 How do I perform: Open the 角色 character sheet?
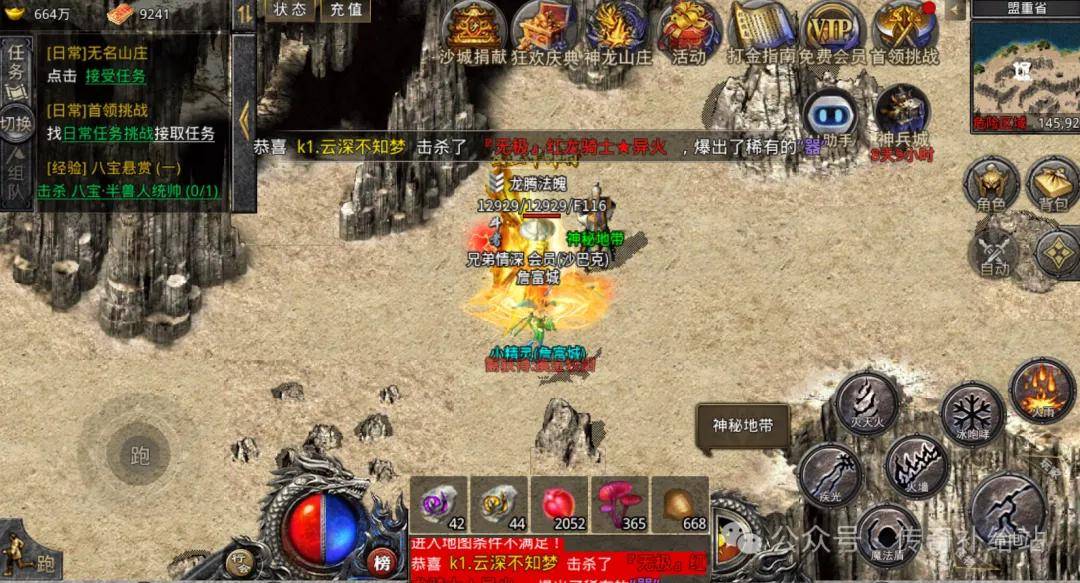tap(991, 184)
